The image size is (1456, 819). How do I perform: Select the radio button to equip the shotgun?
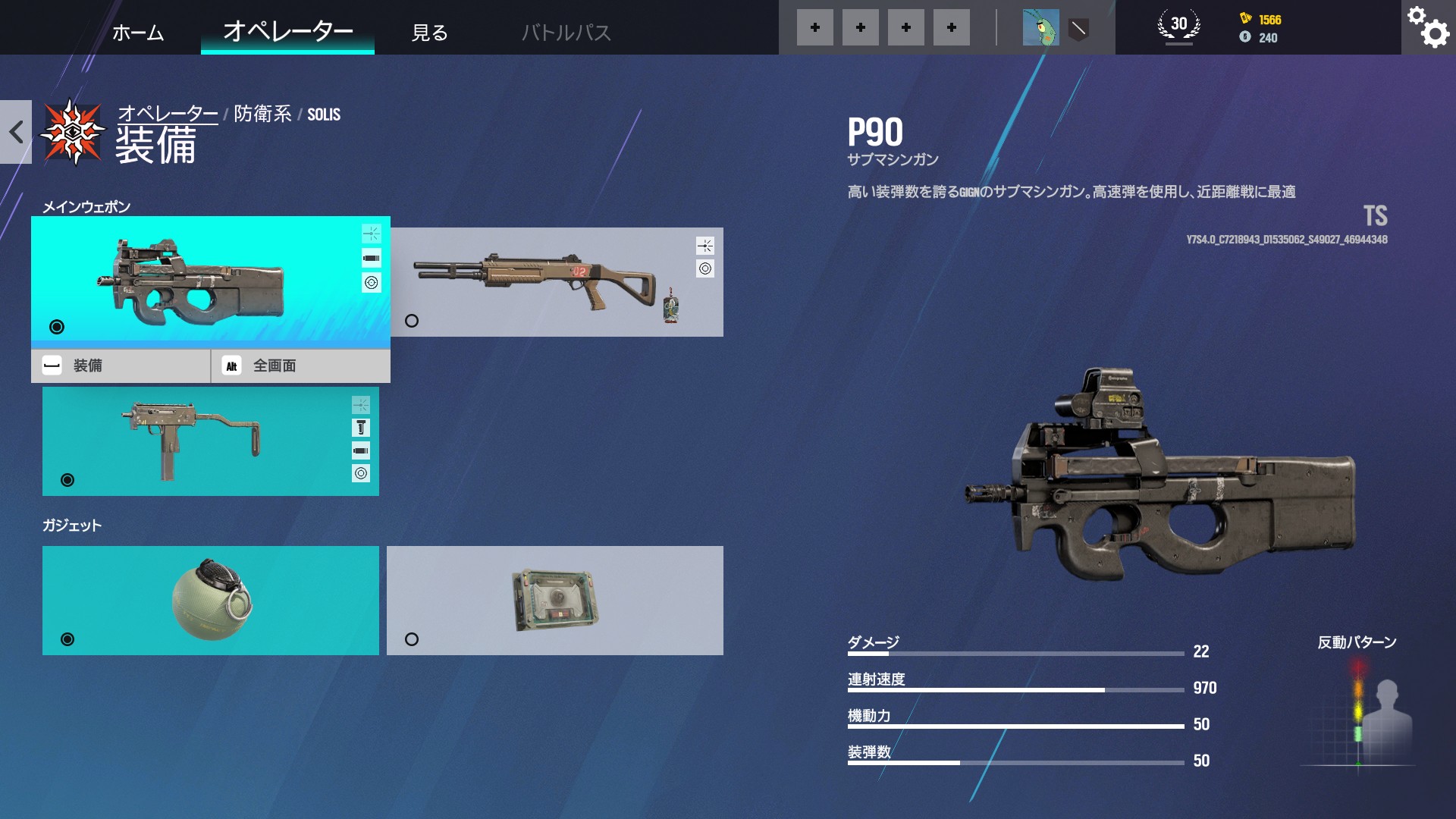tap(412, 321)
